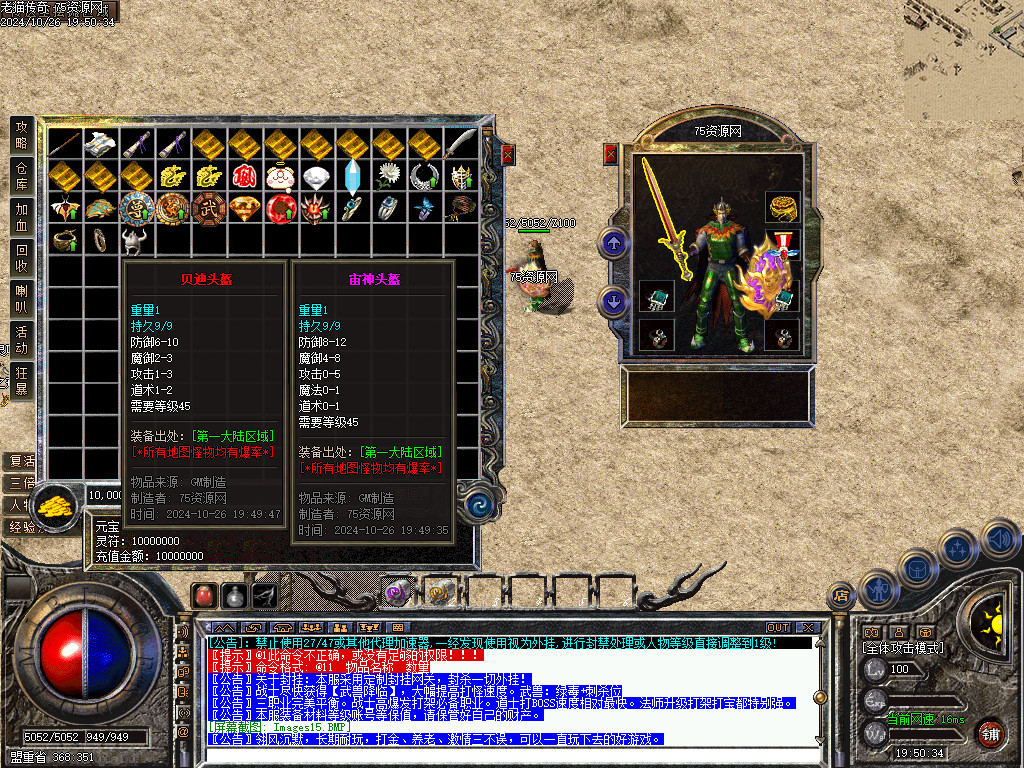Viewport: 1024px width, 768px height.
Task: Select the white diamond in the bag
Action: (x=317, y=177)
